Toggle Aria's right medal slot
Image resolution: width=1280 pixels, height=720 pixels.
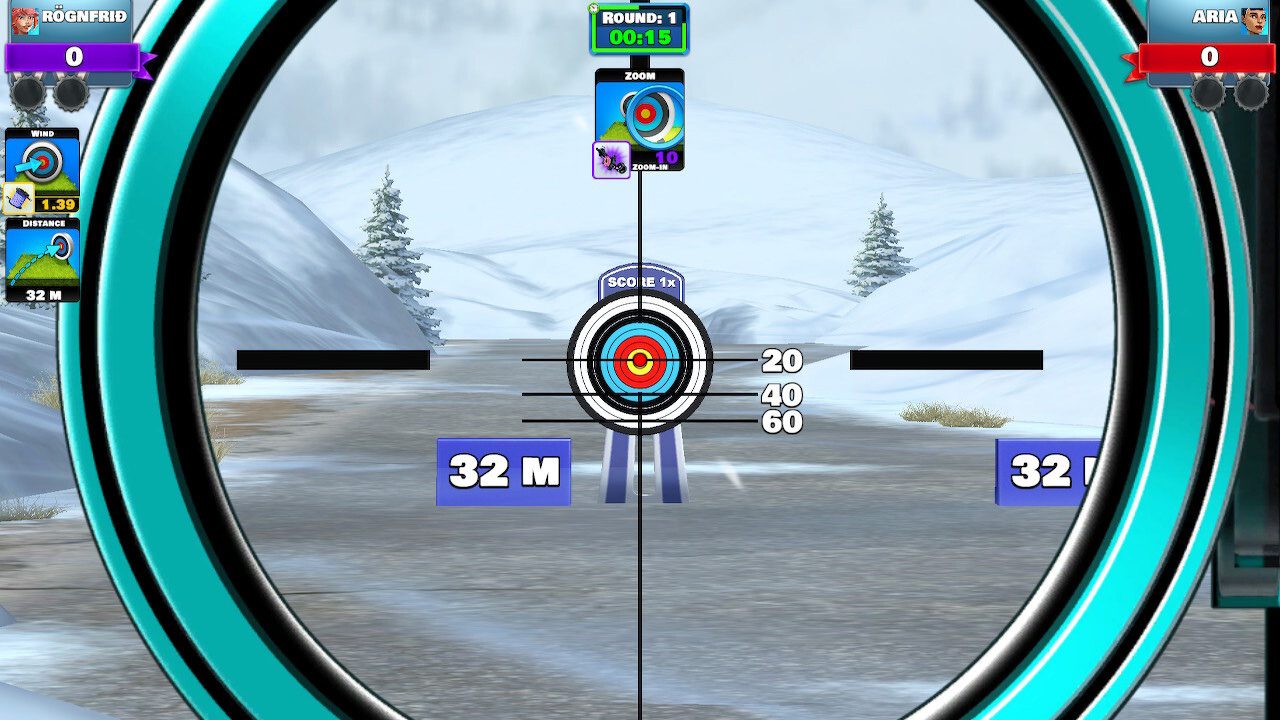(1255, 93)
